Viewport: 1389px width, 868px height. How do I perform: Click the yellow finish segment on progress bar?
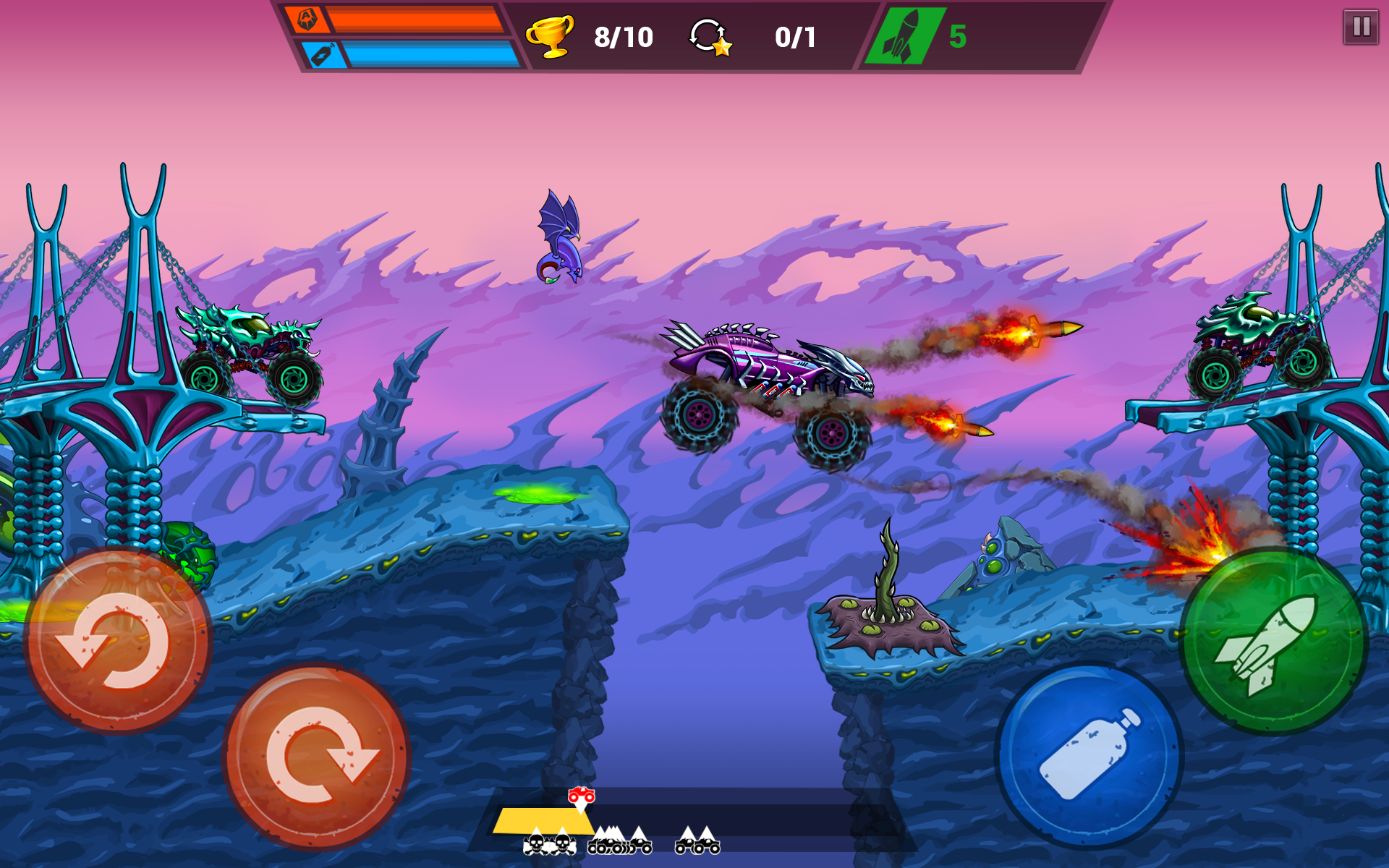point(535,821)
